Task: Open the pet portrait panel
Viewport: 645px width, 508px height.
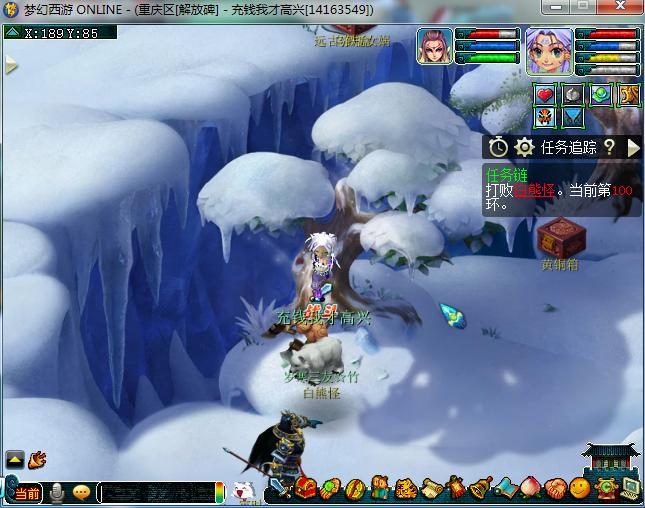Action: [x=433, y=46]
